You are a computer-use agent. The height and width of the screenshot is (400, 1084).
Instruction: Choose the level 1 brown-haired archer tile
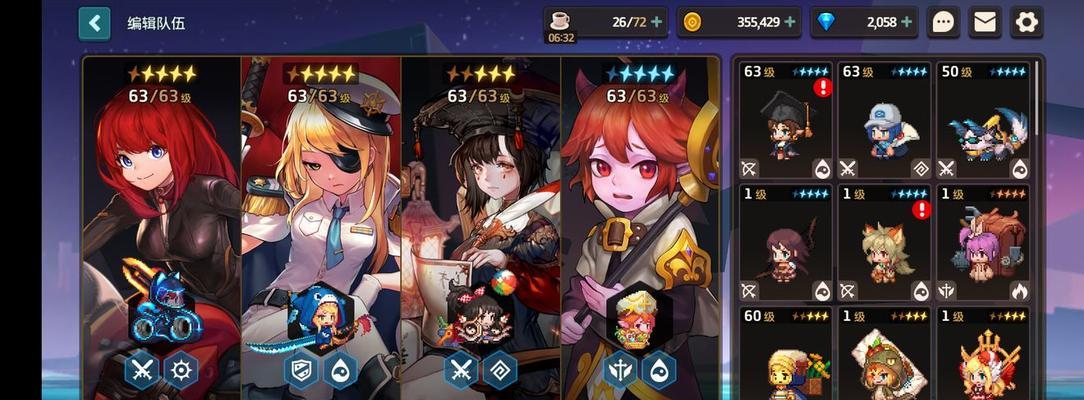click(x=787, y=244)
